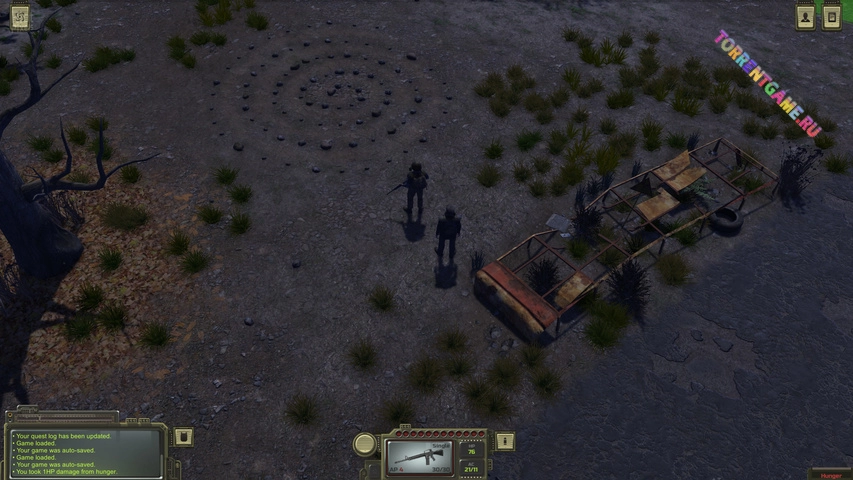Click the red Hunger status indicator
Viewport: 853px width, 480px height.
(x=830, y=475)
